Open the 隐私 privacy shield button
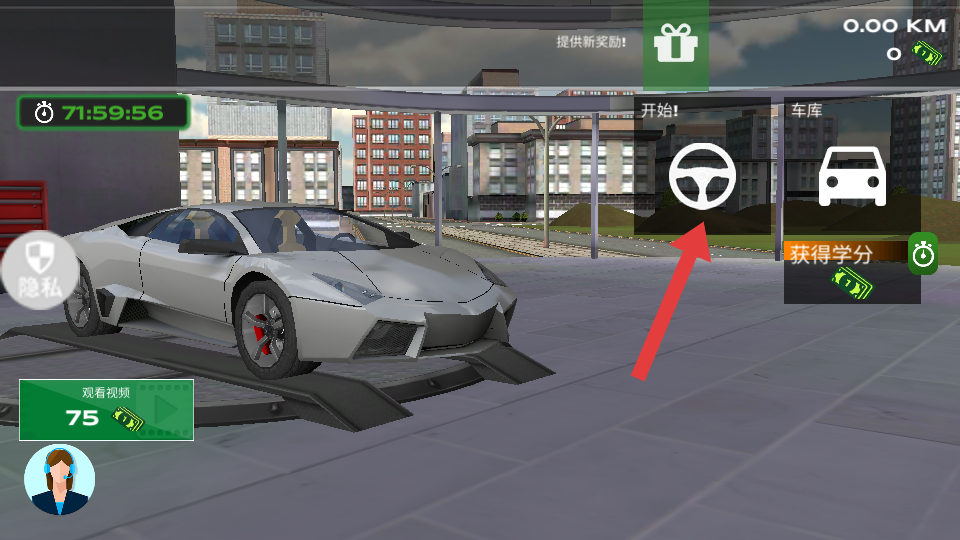The width and height of the screenshot is (960, 540). click(x=38, y=270)
